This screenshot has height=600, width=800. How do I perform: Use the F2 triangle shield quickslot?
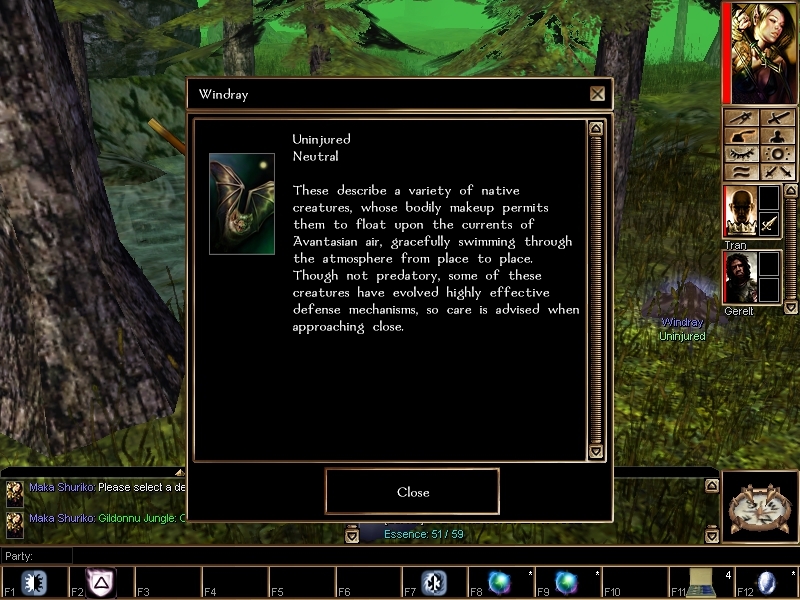point(101,582)
